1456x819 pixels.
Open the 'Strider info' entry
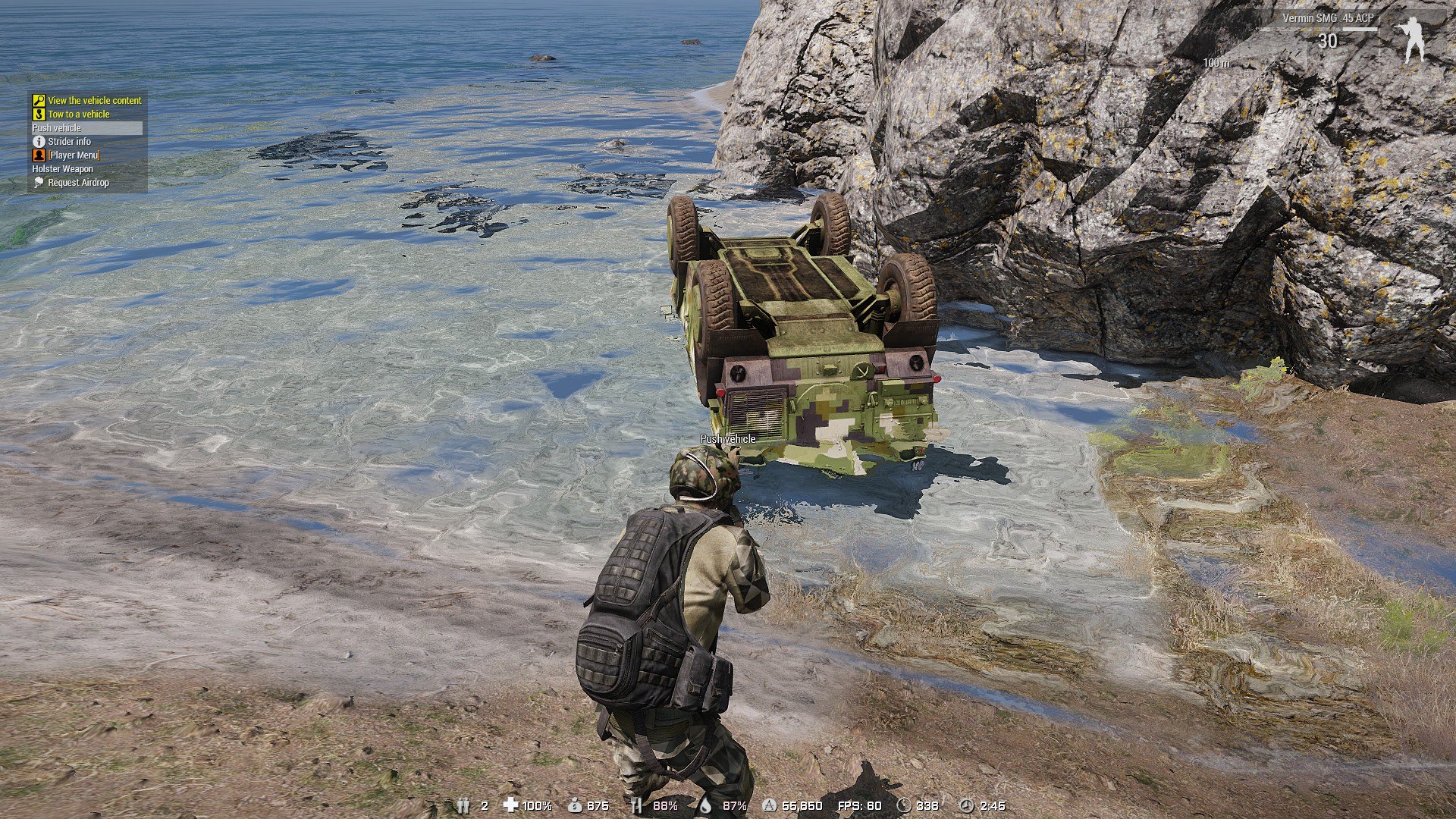pos(69,142)
